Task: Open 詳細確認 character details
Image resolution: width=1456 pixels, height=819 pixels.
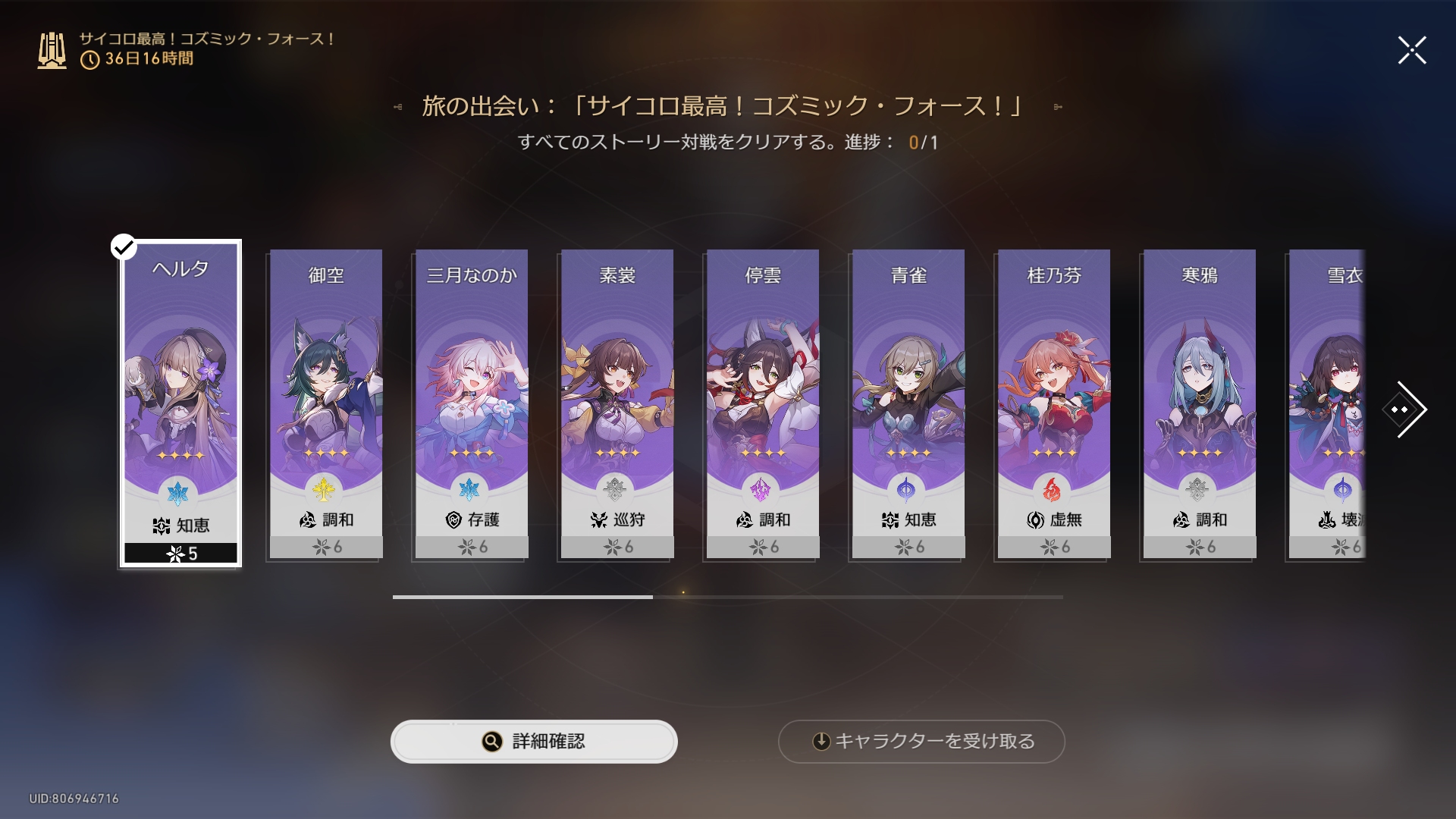Action: (534, 741)
